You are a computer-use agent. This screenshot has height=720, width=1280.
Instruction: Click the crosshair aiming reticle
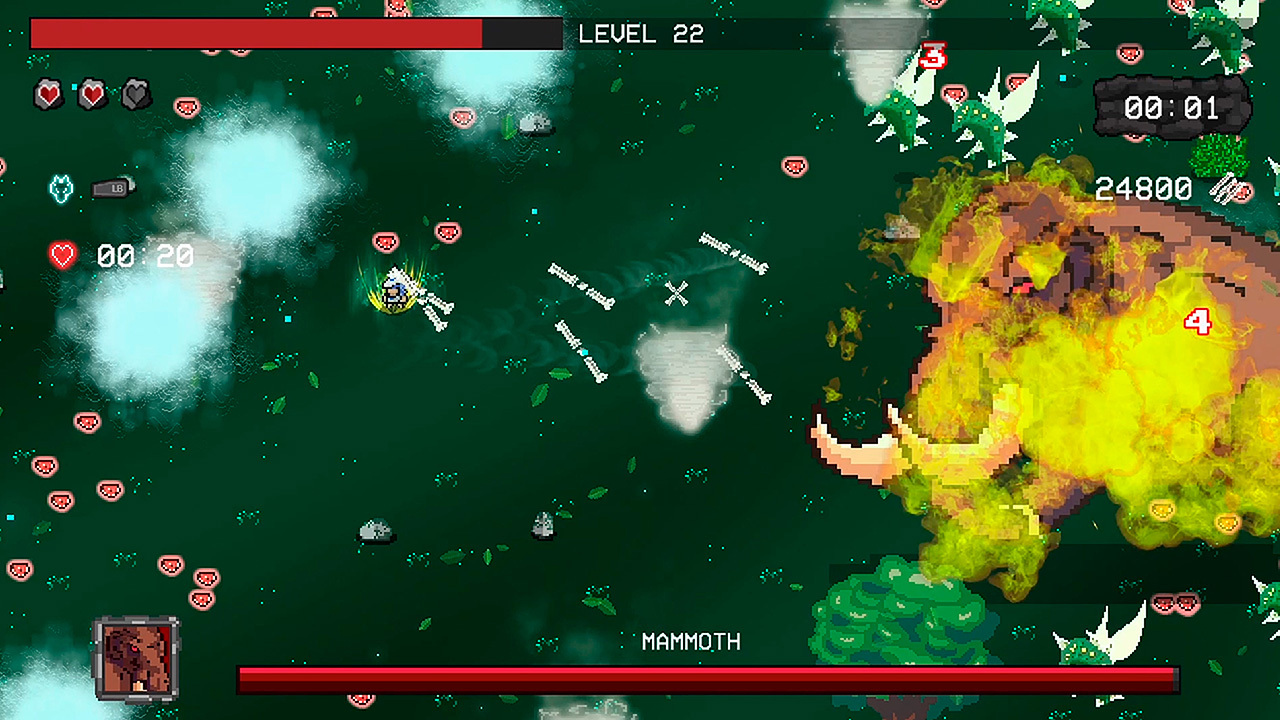pos(678,293)
